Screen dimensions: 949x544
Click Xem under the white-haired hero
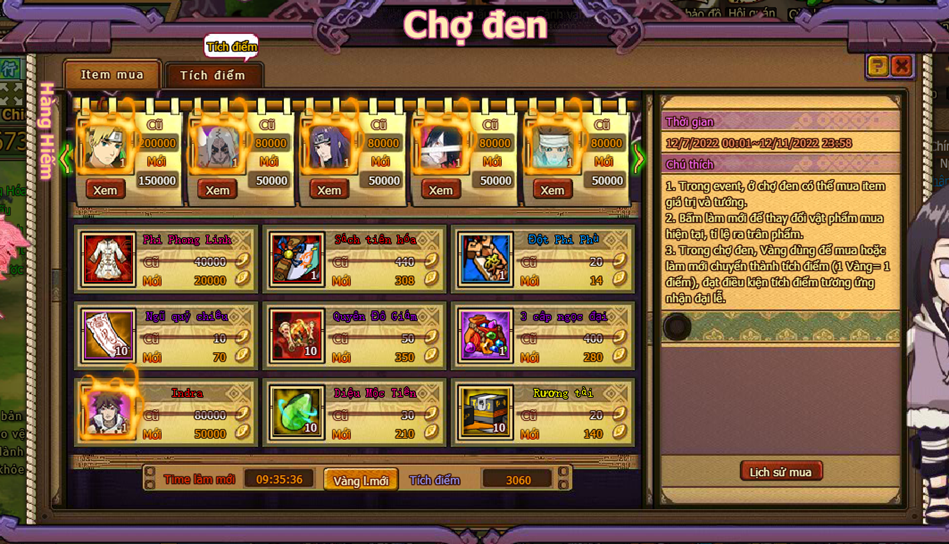217,190
